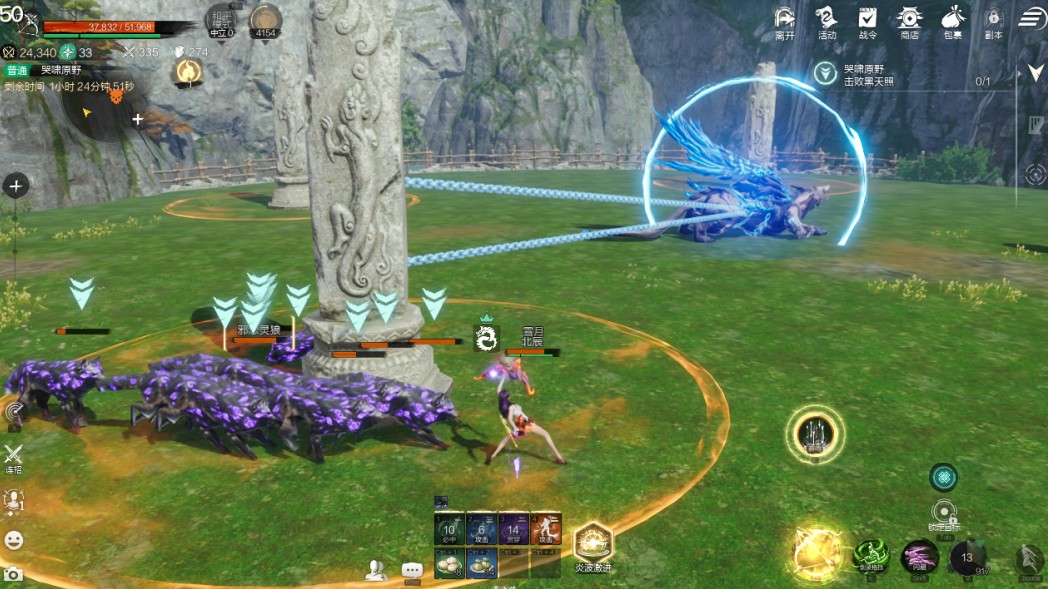The image size is (1048, 589).
Task: Activate the green whirlwind skill
Action: (871, 557)
